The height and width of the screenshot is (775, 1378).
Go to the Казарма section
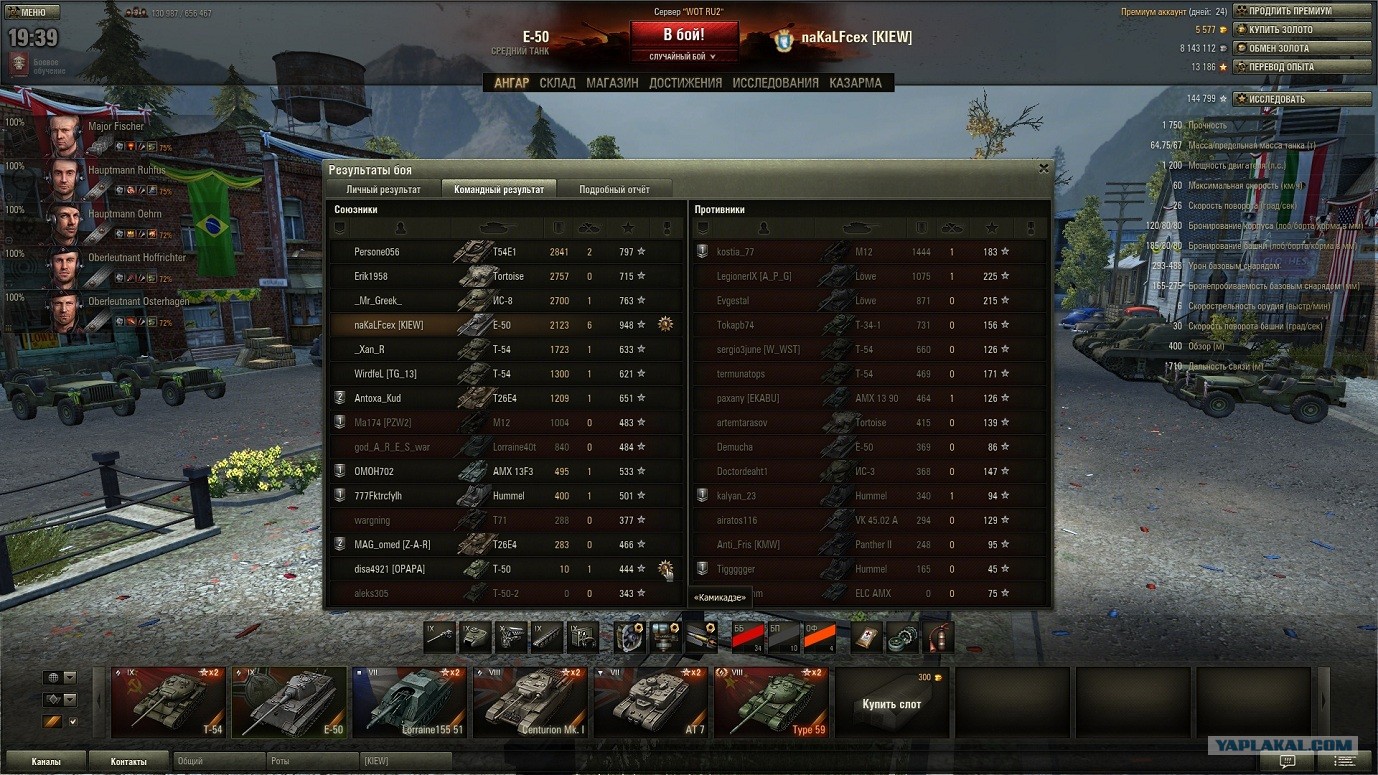(x=855, y=83)
